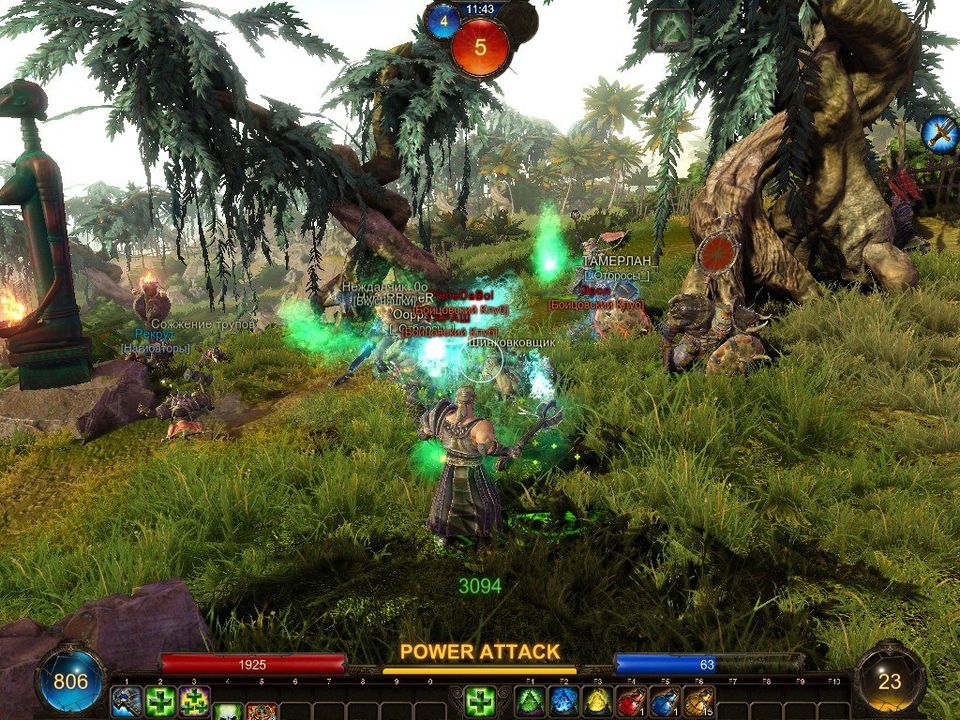The height and width of the screenshot is (720, 960).
Task: Open the faded green triangle buff icon
Action: [671, 30]
